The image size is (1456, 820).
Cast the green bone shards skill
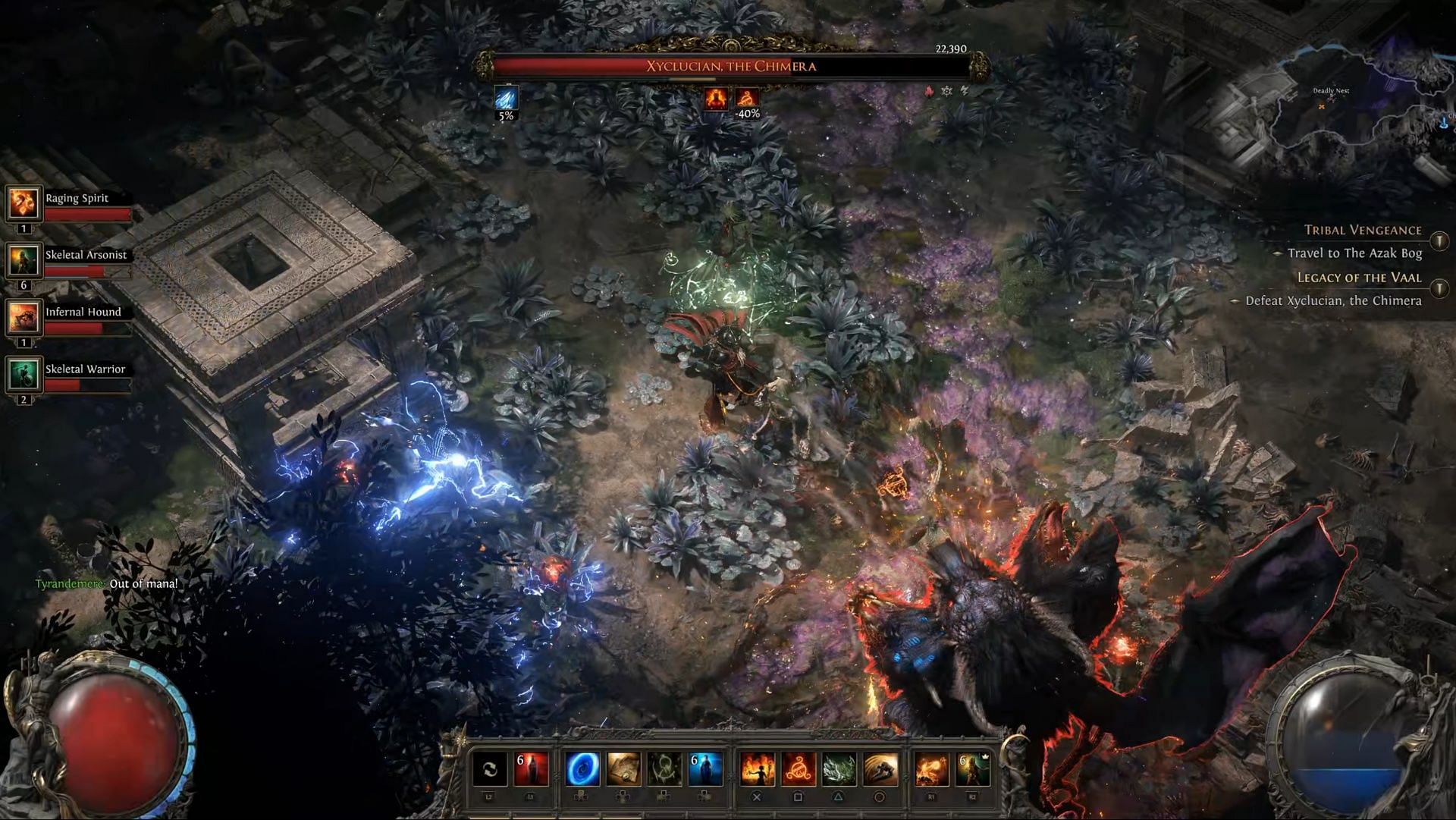(839, 769)
